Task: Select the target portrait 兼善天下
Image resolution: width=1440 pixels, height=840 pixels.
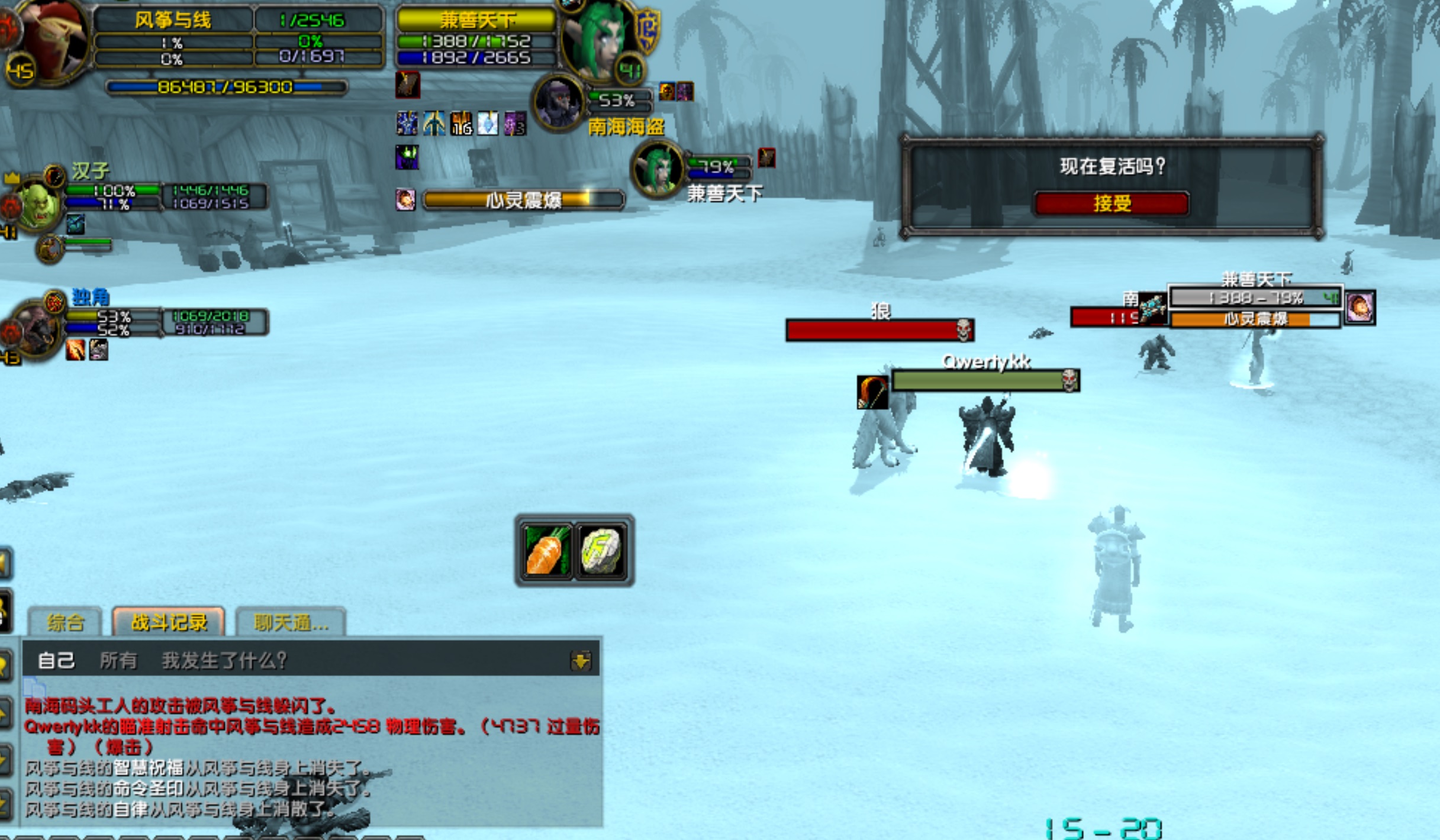Action: pos(598,41)
